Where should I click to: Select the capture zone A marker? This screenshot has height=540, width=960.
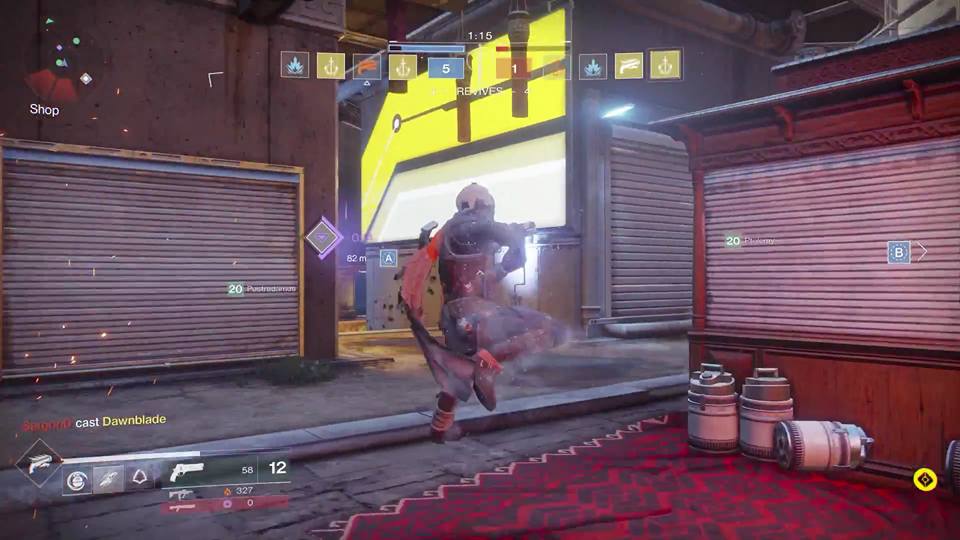pyautogui.click(x=388, y=258)
